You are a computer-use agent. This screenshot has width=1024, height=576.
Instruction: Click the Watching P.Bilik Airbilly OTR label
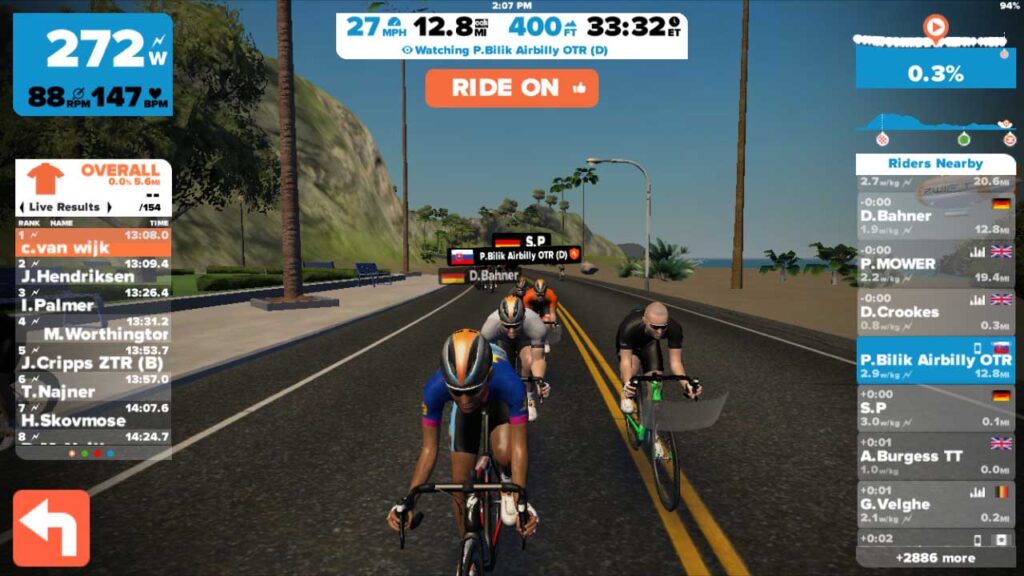tap(511, 49)
